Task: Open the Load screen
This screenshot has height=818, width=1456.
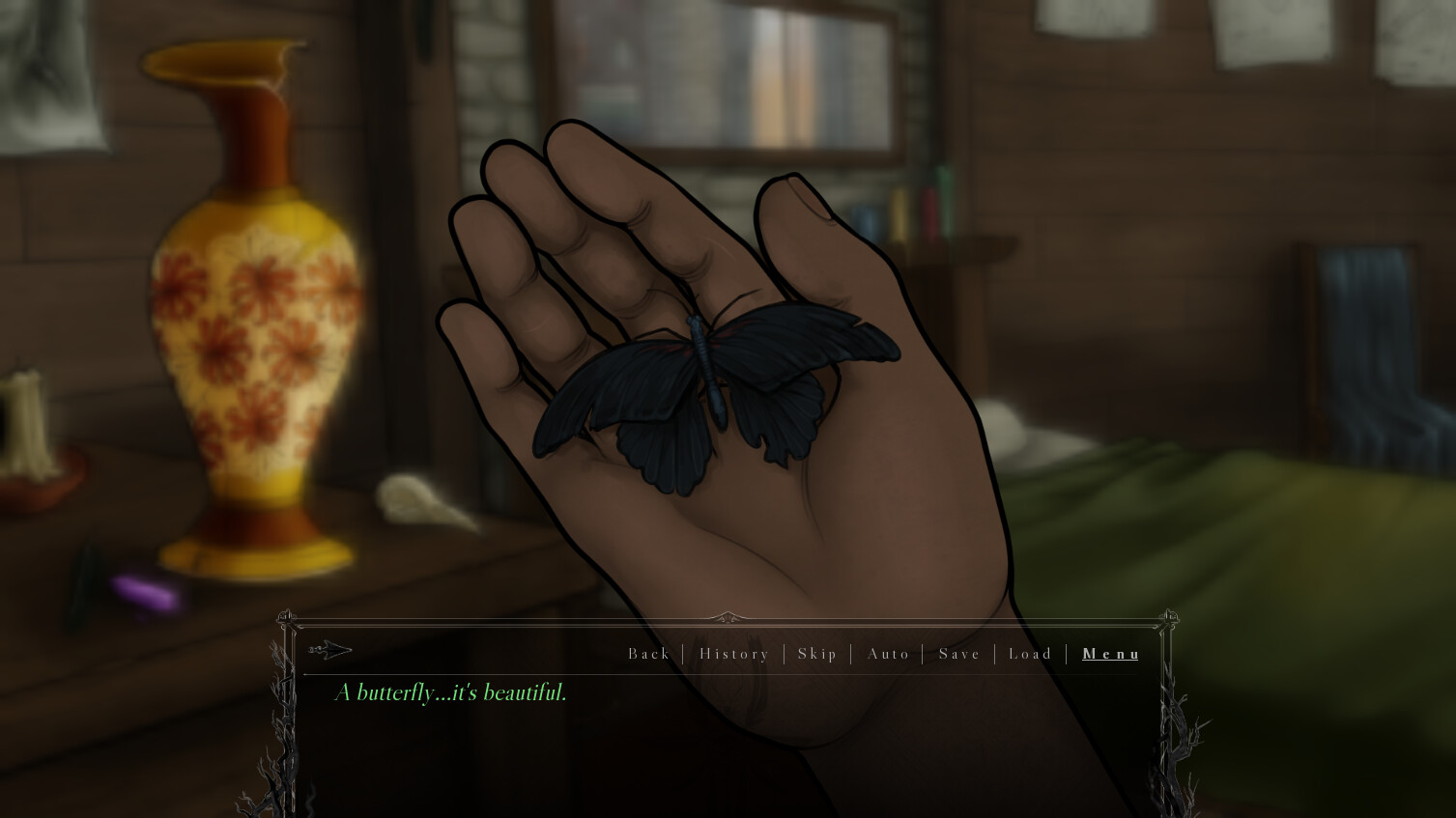Action: point(1030,654)
